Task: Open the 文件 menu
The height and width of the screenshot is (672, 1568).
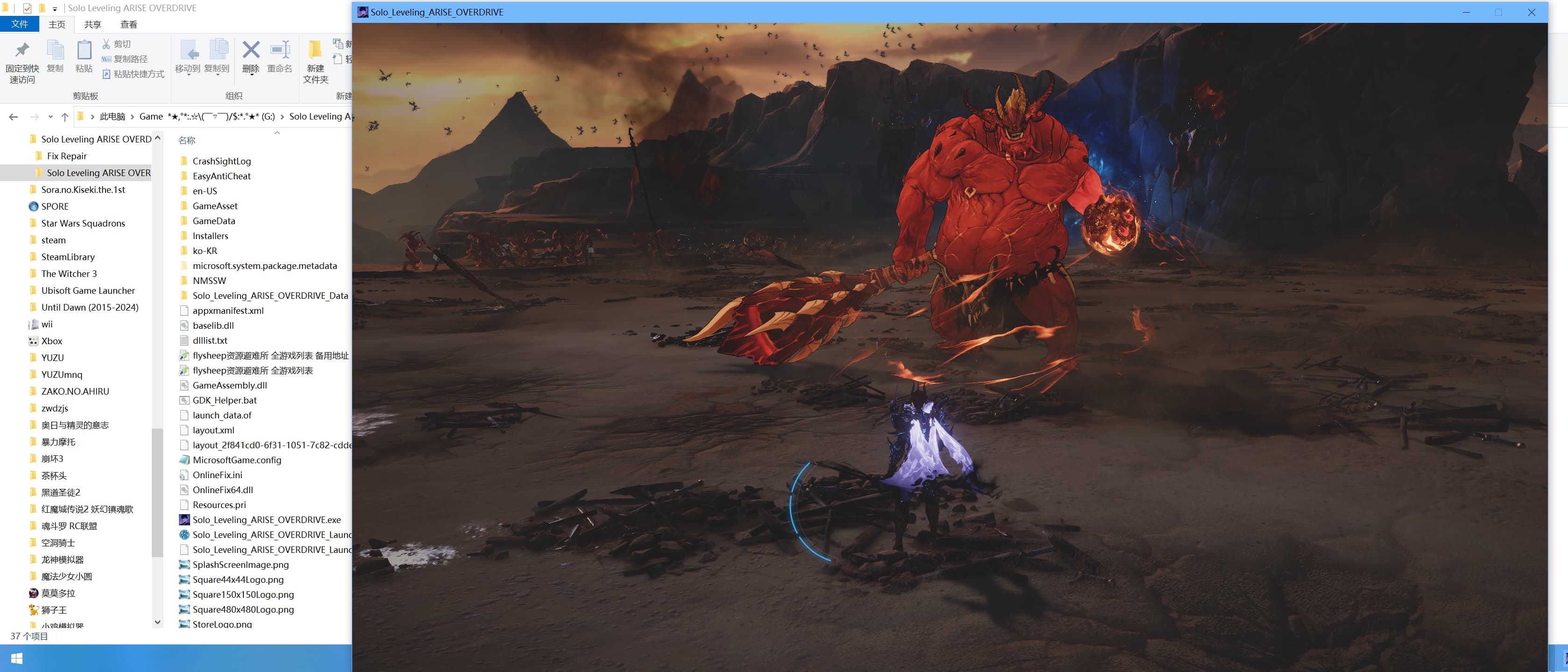Action: (20, 24)
